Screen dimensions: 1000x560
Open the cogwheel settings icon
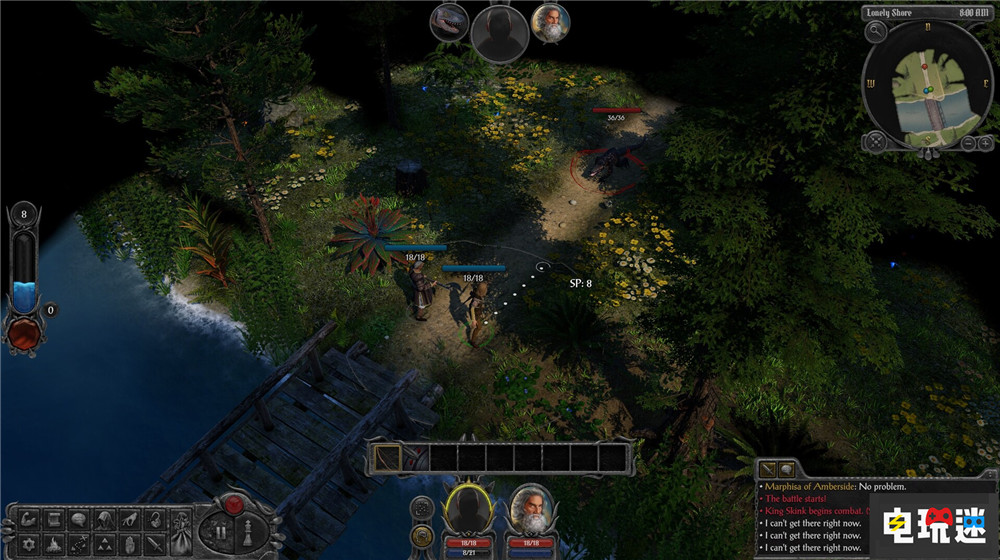point(29,545)
